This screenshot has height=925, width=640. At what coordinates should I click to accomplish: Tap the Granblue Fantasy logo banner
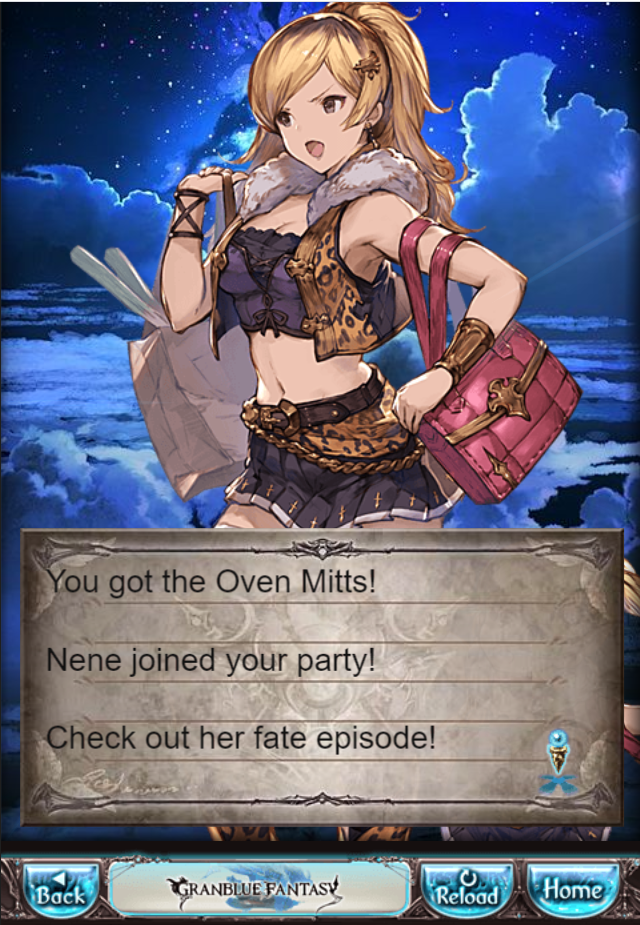point(258,887)
